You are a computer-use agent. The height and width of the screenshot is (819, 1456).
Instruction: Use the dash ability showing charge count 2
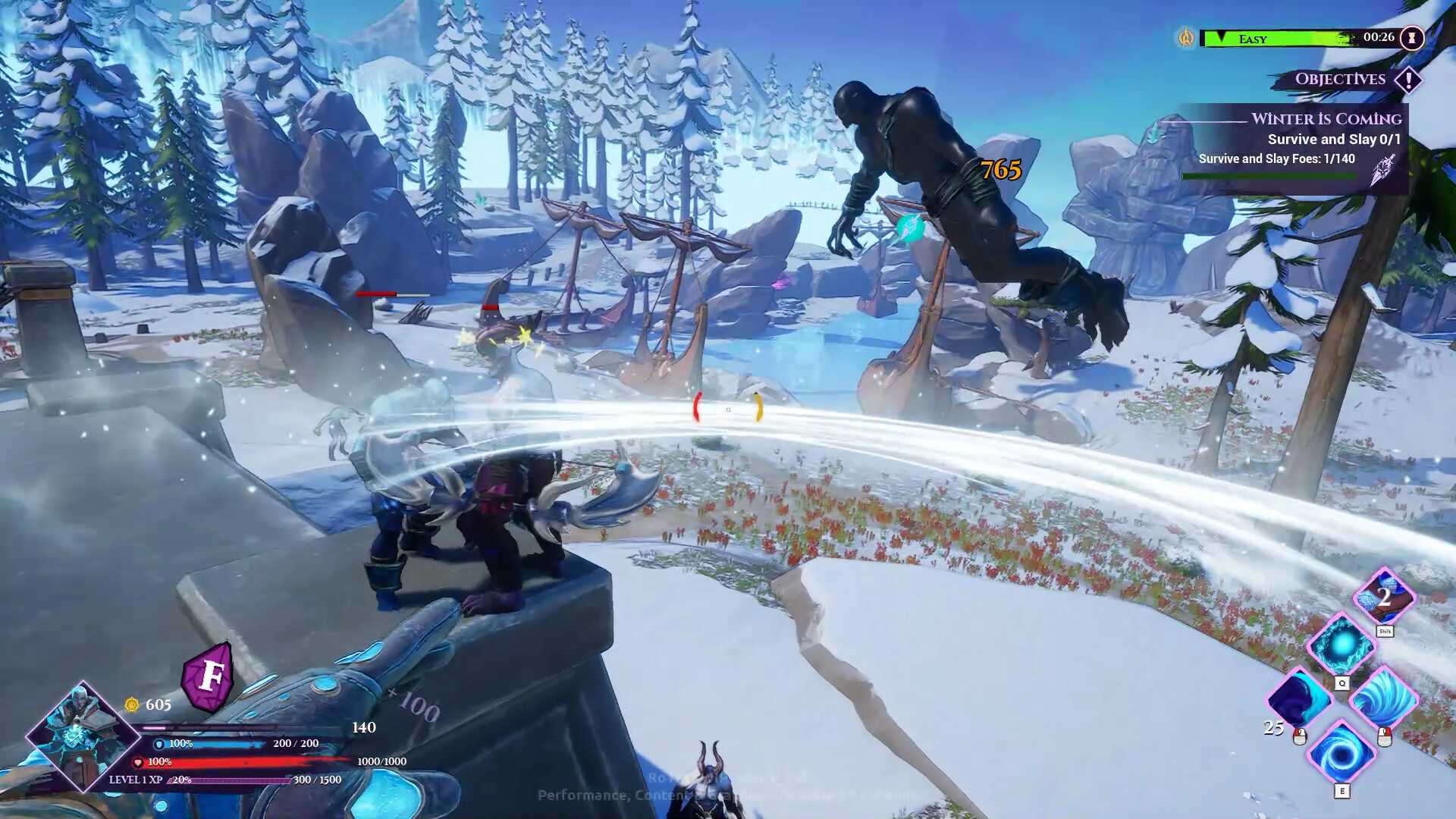pyautogui.click(x=1385, y=598)
